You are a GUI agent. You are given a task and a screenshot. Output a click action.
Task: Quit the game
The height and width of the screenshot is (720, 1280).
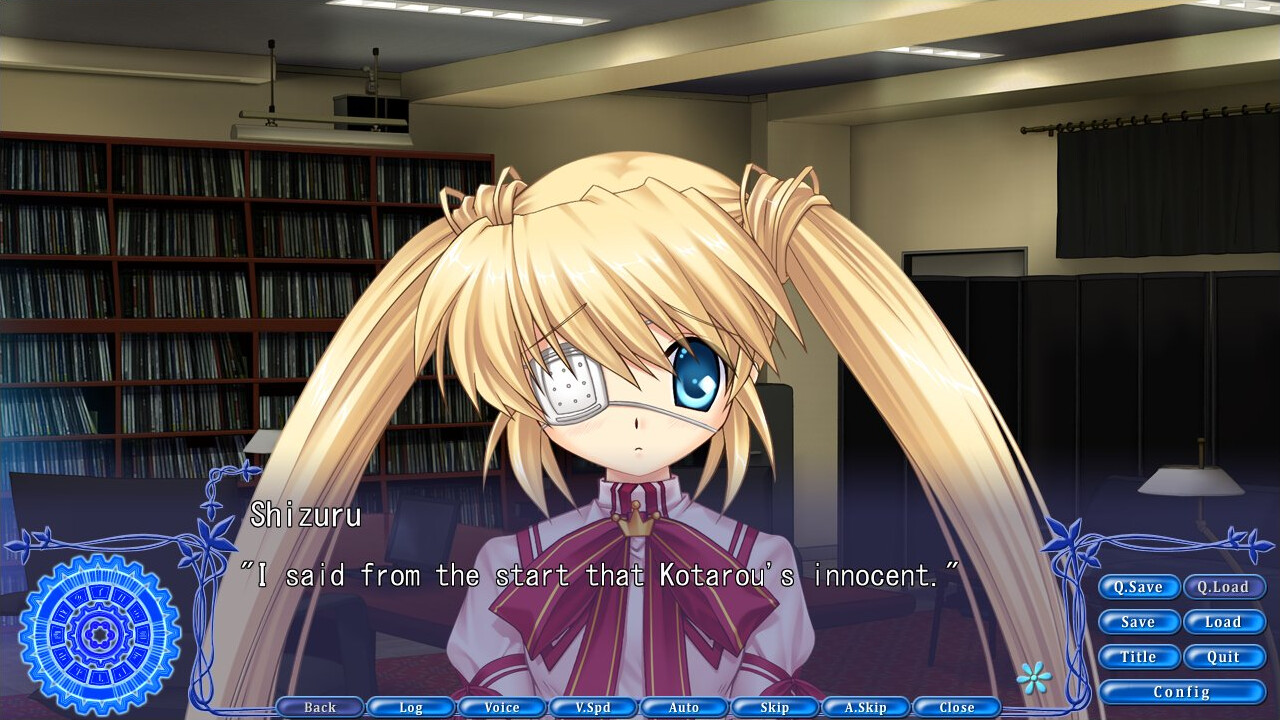click(1225, 657)
